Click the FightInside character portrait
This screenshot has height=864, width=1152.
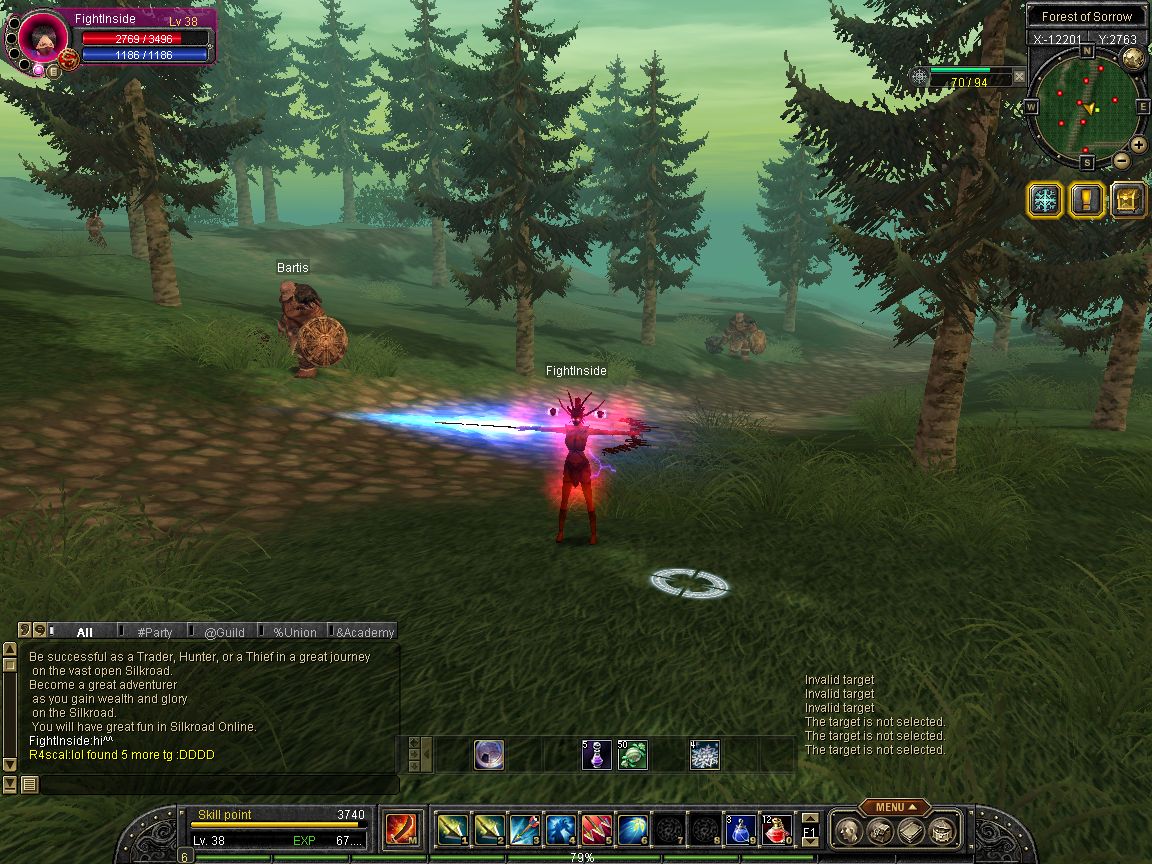[43, 37]
